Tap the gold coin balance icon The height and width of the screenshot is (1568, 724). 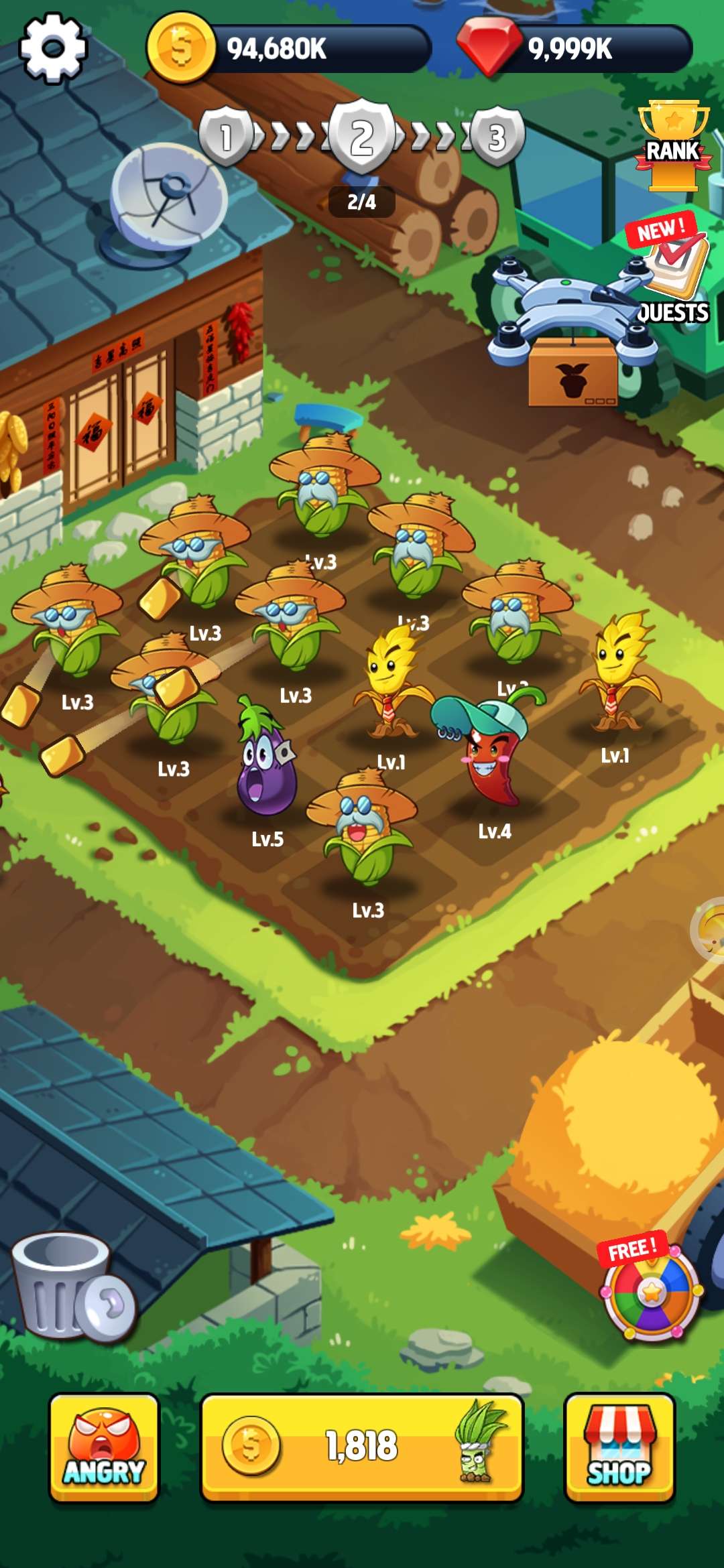click(x=180, y=49)
